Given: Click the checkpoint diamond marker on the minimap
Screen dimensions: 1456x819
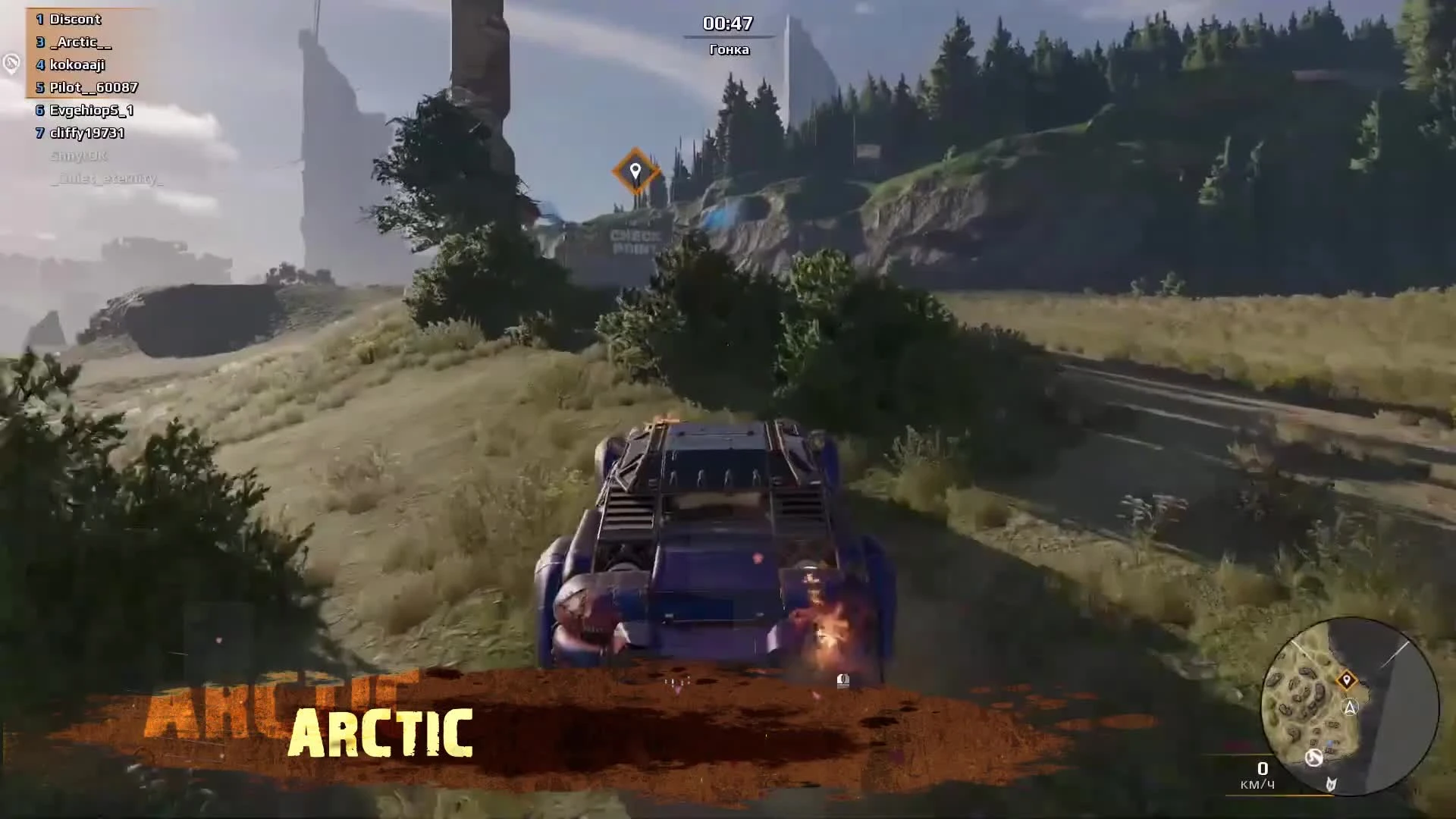Looking at the screenshot, I should click(1347, 679).
